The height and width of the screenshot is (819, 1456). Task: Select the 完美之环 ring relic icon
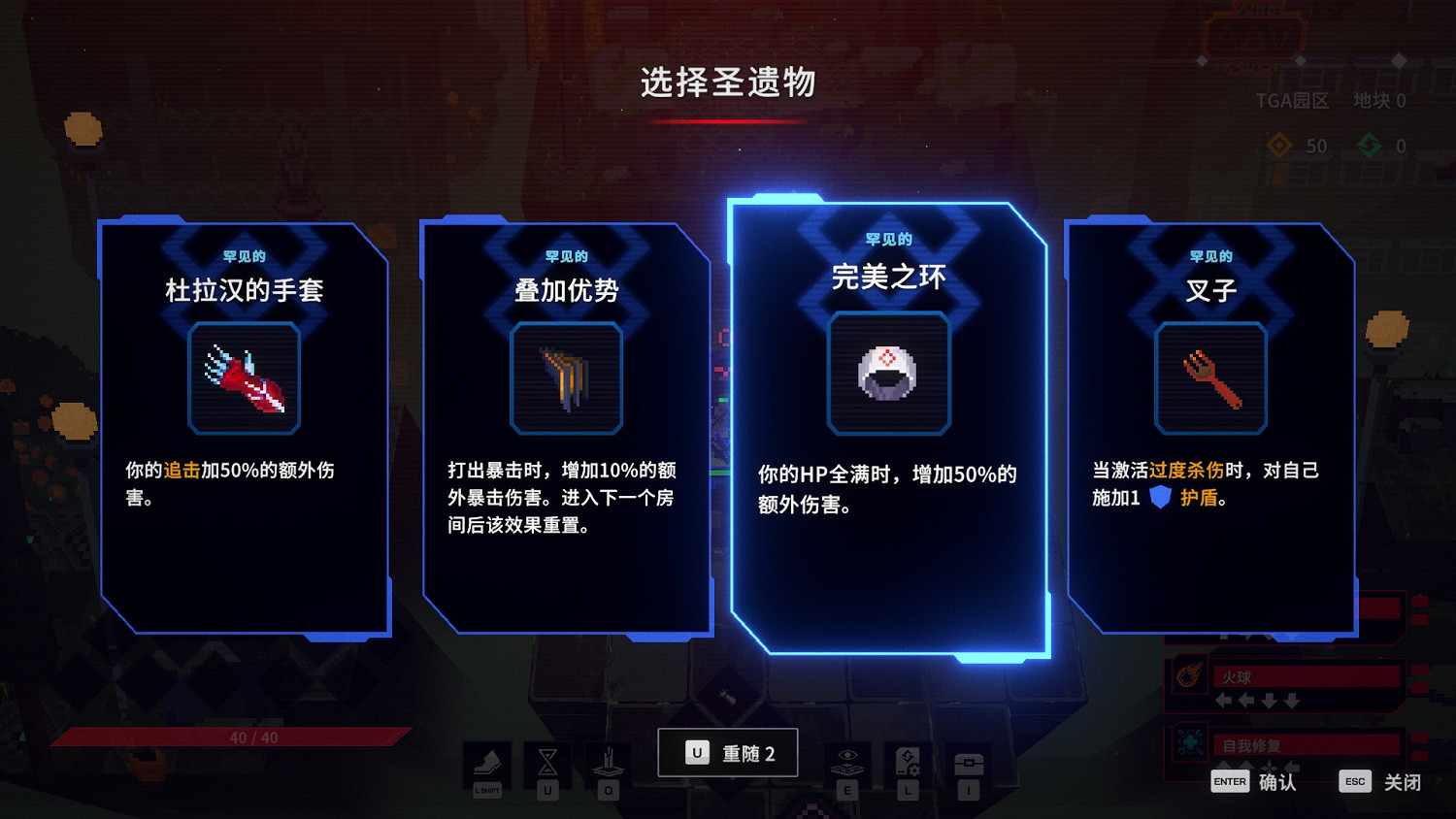point(888,372)
